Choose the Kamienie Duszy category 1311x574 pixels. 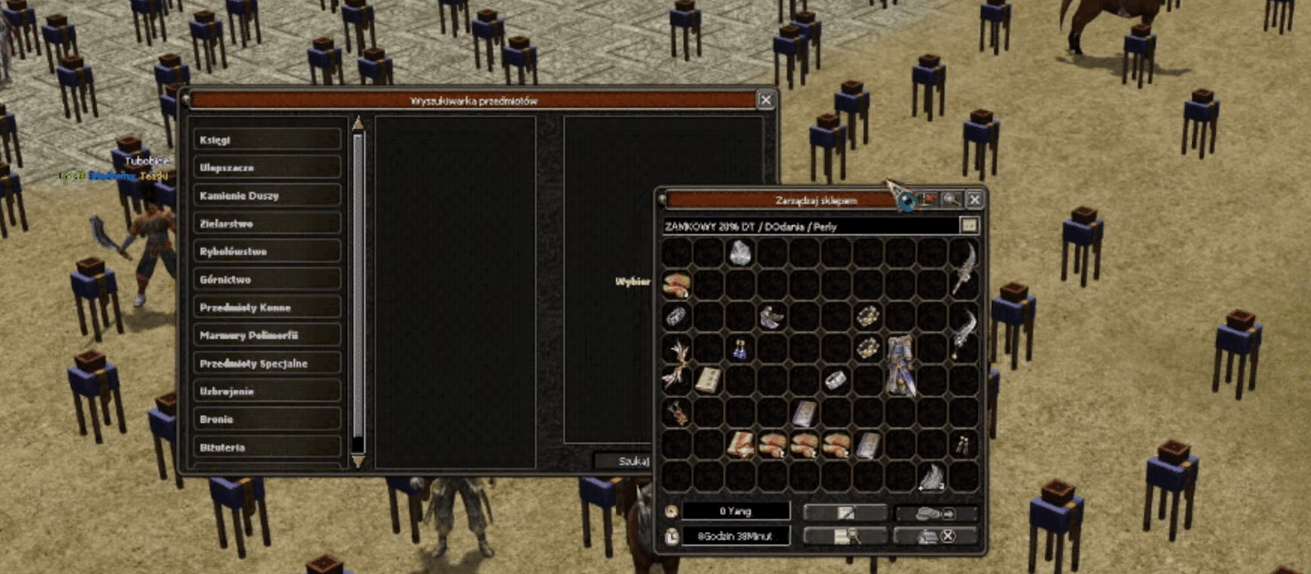point(267,196)
